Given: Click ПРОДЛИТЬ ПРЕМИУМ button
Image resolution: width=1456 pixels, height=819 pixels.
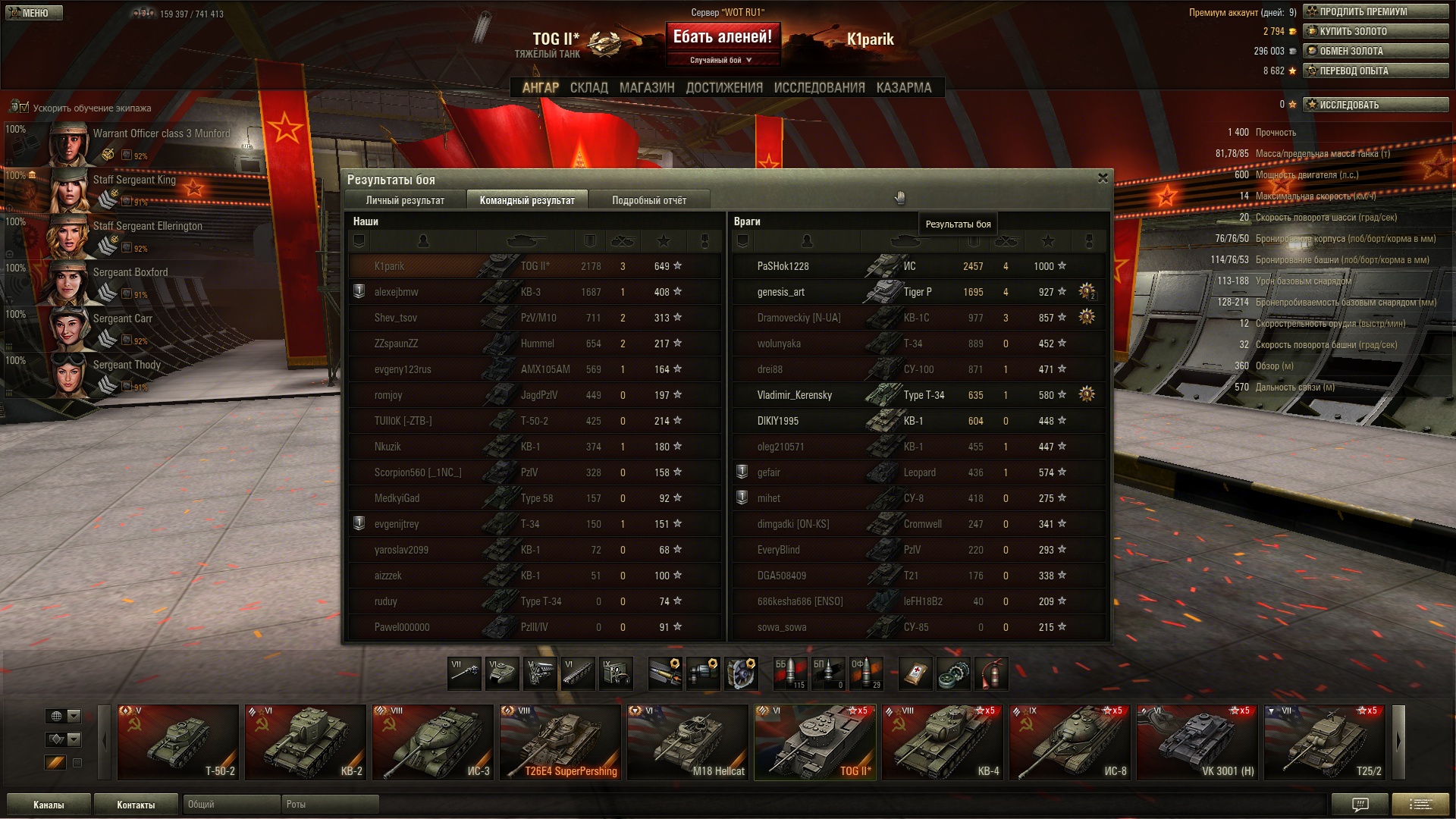Looking at the screenshot, I should [x=1375, y=11].
